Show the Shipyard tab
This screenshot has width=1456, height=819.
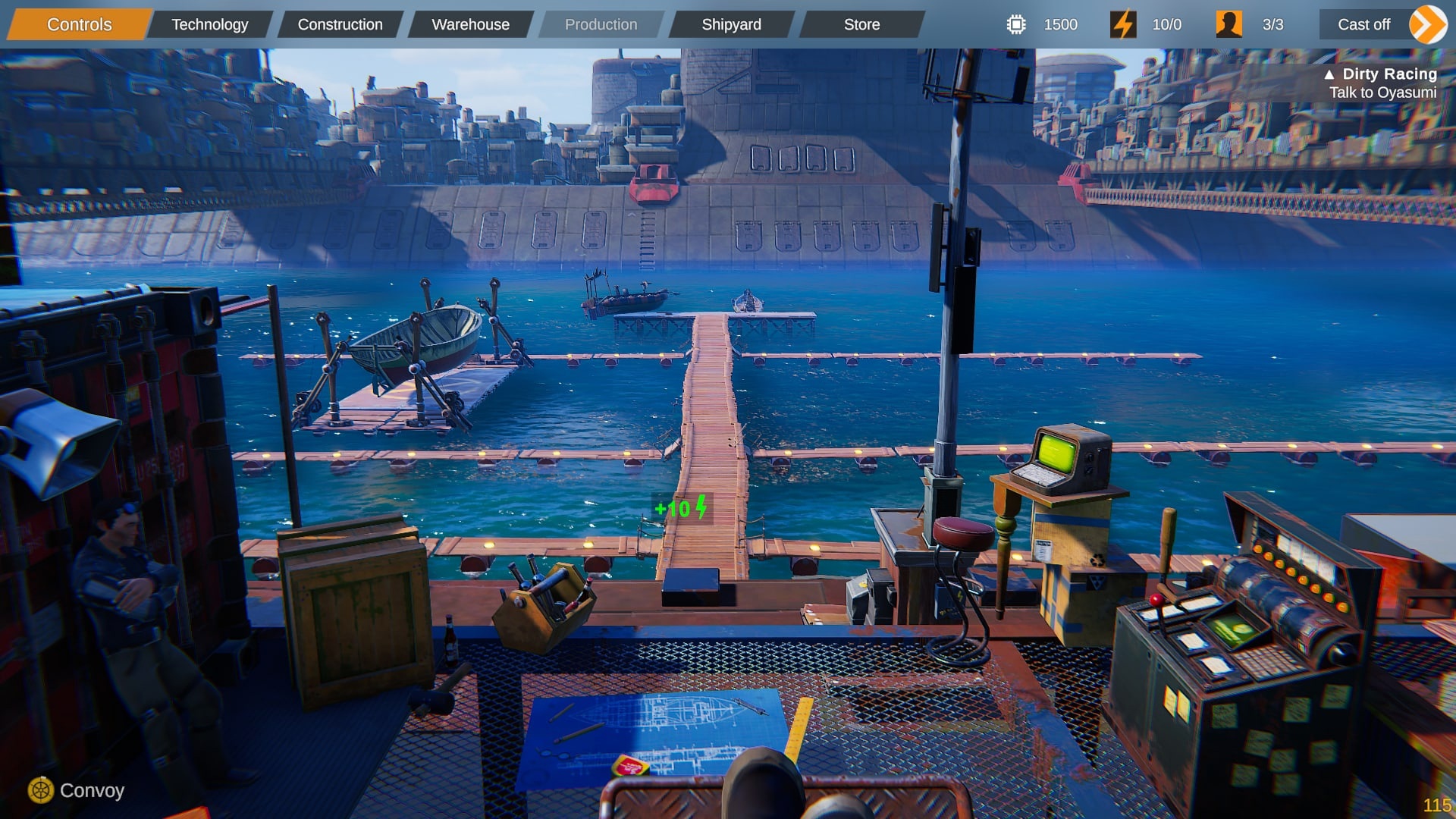731,24
